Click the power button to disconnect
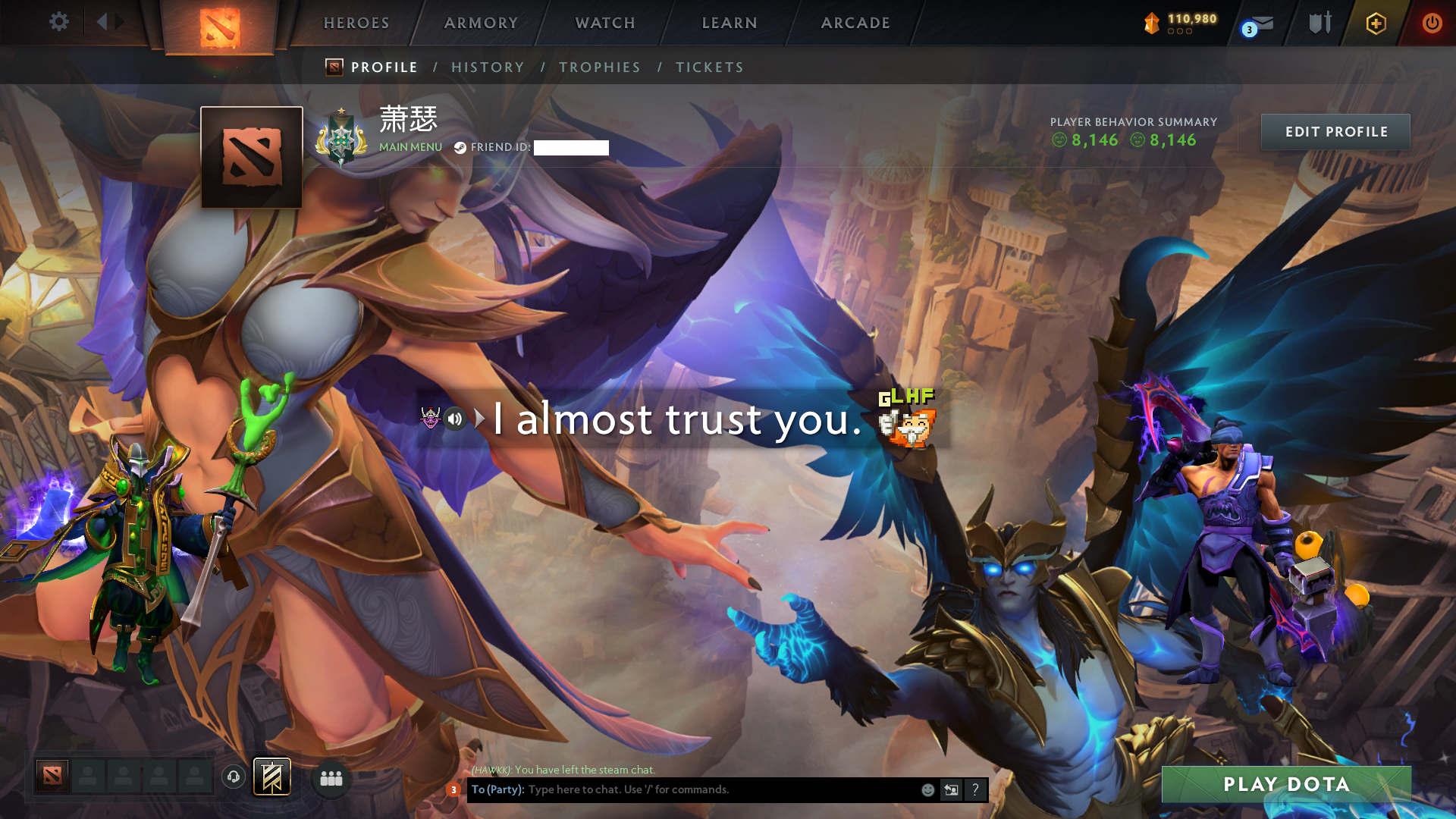 [1432, 23]
